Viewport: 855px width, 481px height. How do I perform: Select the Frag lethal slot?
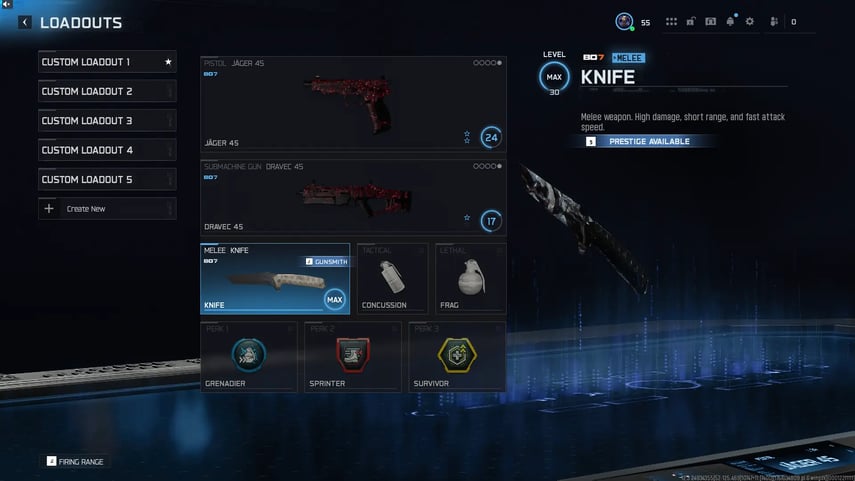[470, 279]
